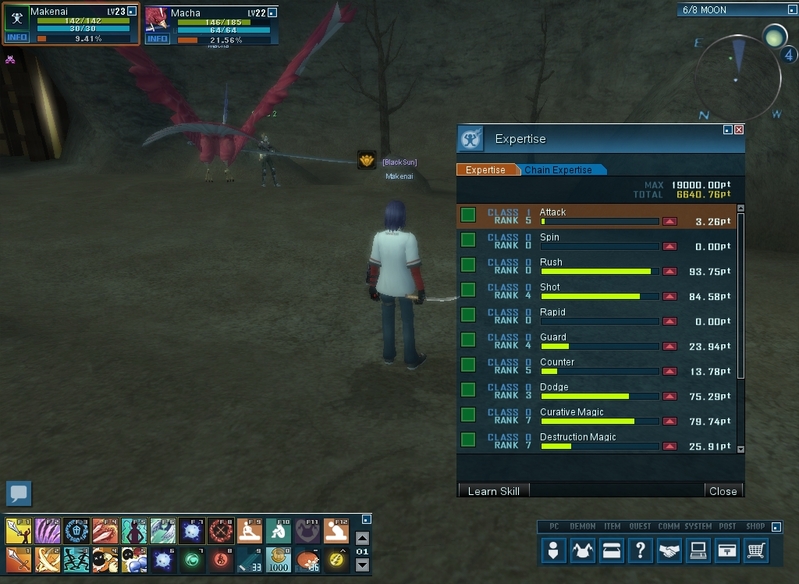The image size is (799, 584).
Task: Click the minimap compass
Action: [738, 68]
